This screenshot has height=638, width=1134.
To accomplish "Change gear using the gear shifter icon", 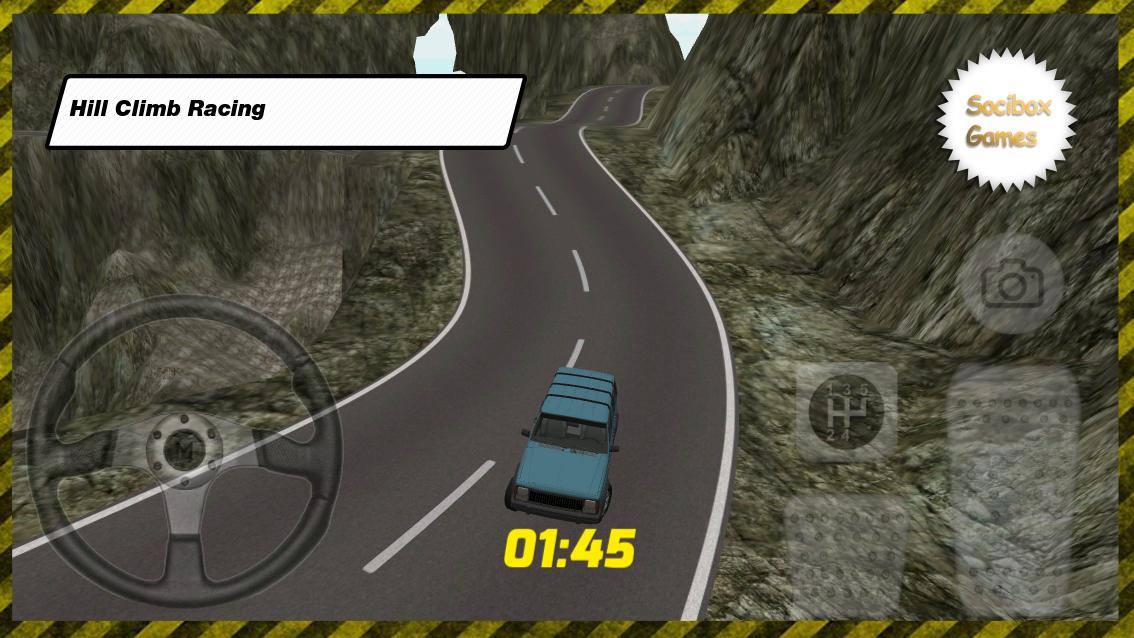I will click(x=846, y=411).
